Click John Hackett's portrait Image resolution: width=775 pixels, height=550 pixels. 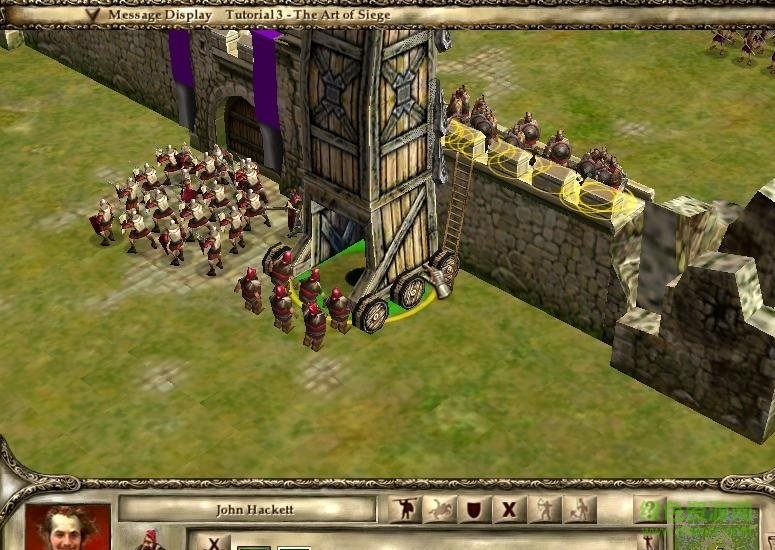pos(68,527)
